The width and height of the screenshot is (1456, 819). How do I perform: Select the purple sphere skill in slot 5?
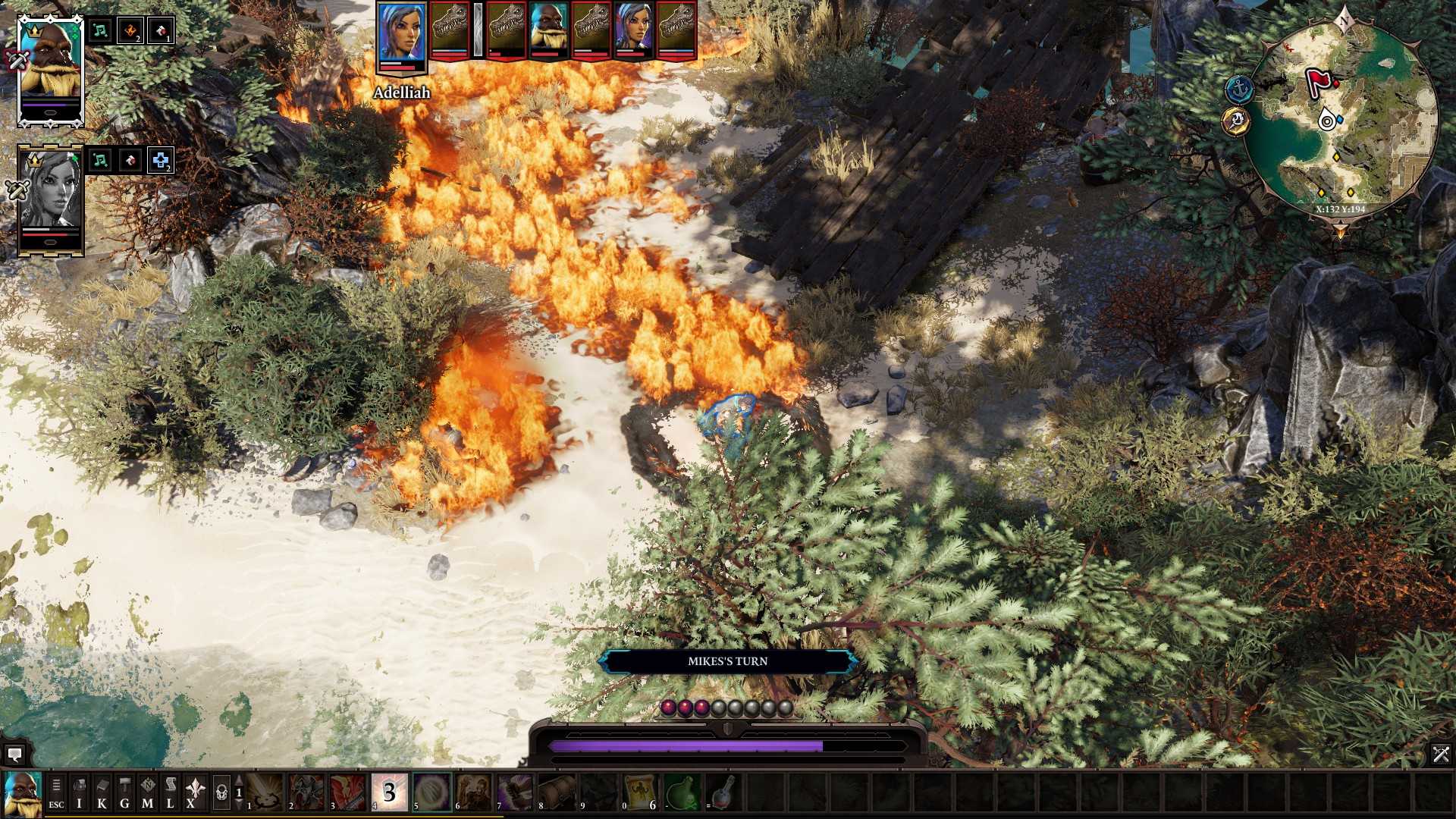tap(431, 792)
